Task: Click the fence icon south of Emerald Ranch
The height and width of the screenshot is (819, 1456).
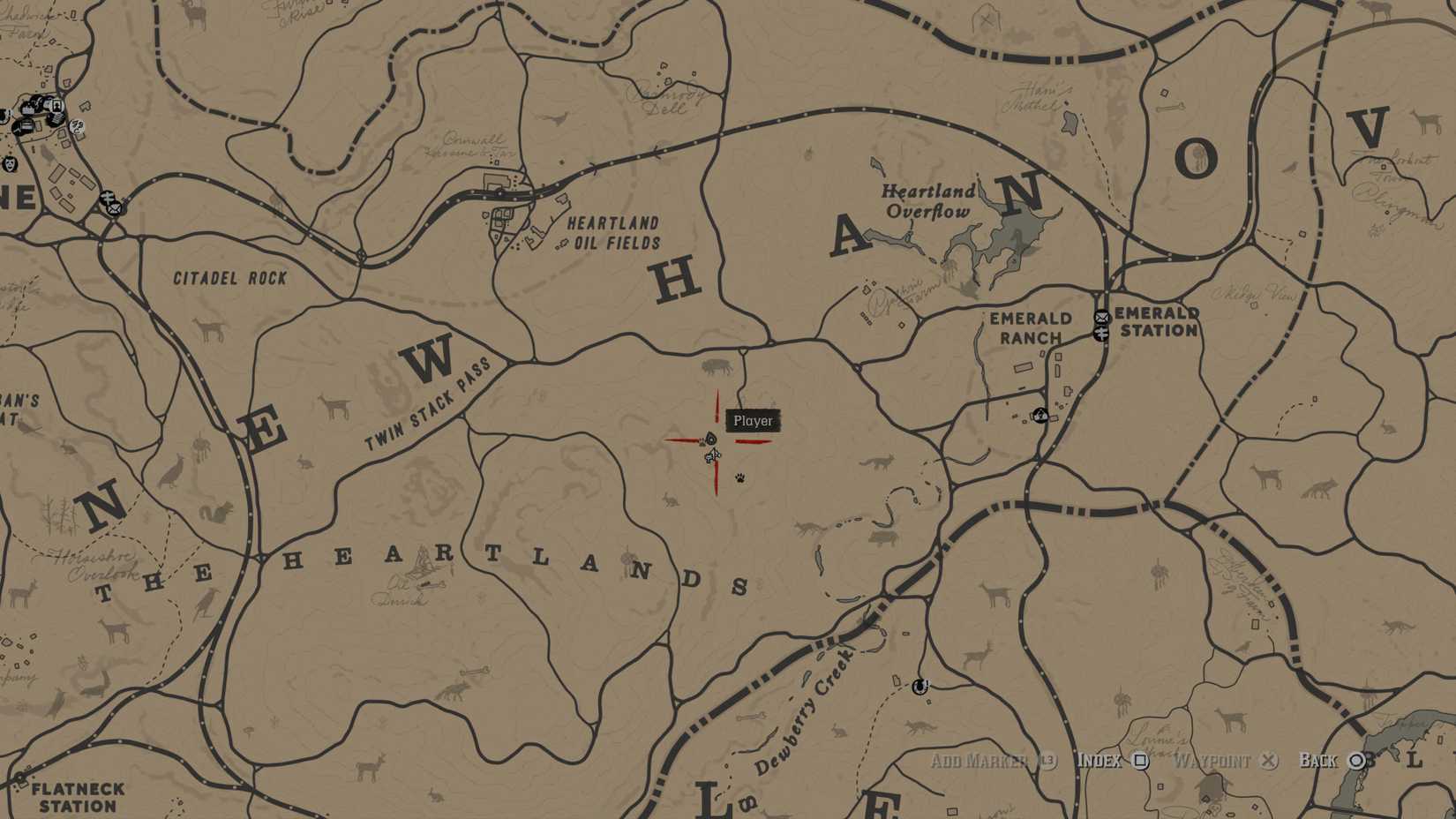Action: tap(1039, 415)
